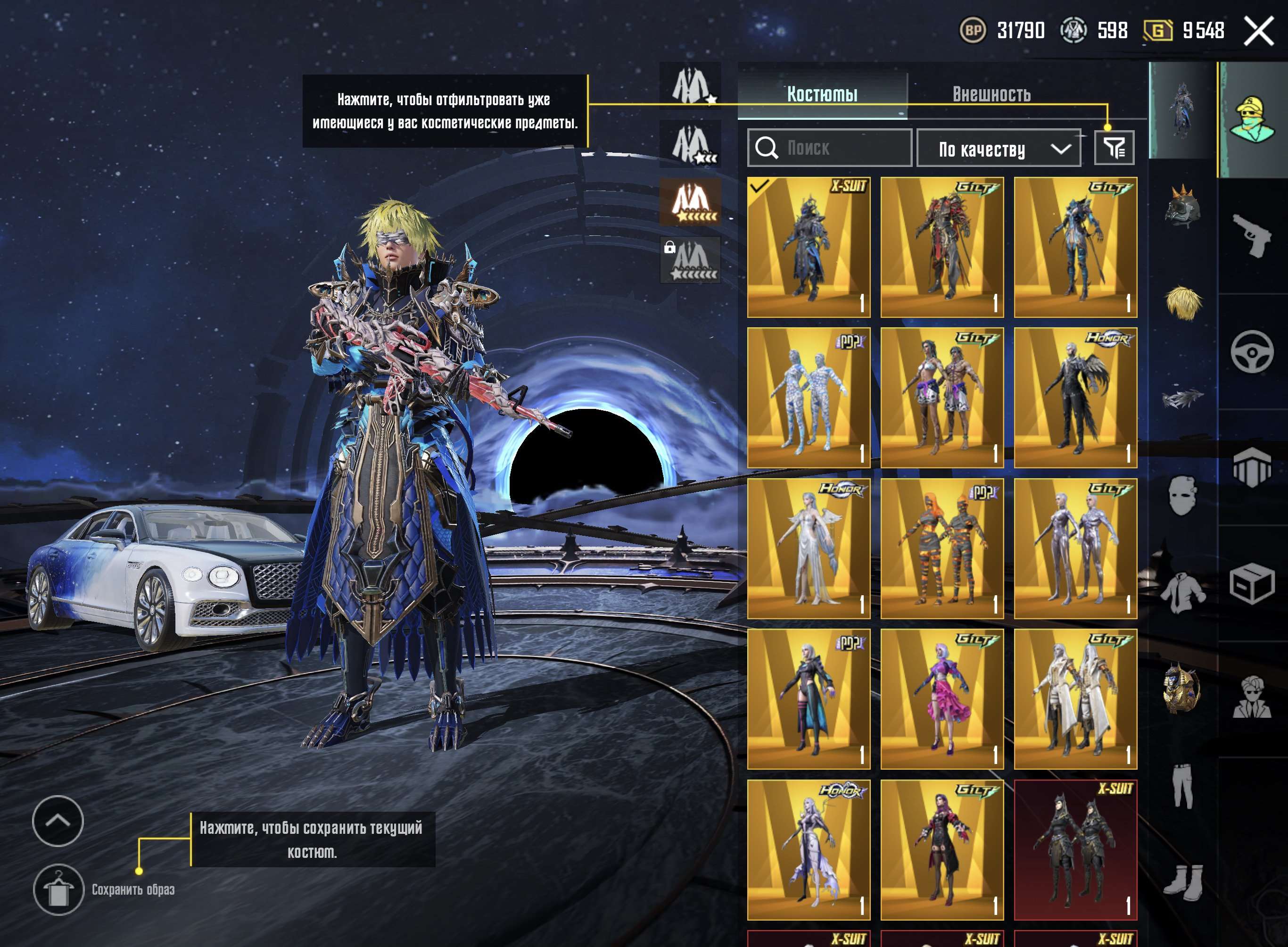Open the Внешность tab
This screenshot has height=947, width=1288.
pos(991,94)
